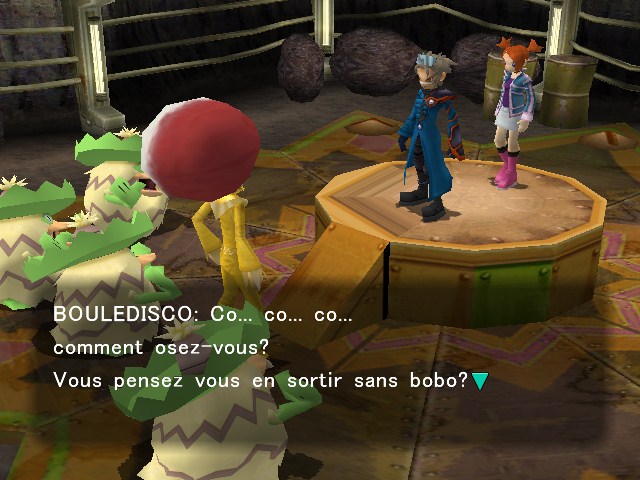Advance dialogue with the teal arrow
This screenshot has width=640, height=480.
(x=480, y=381)
